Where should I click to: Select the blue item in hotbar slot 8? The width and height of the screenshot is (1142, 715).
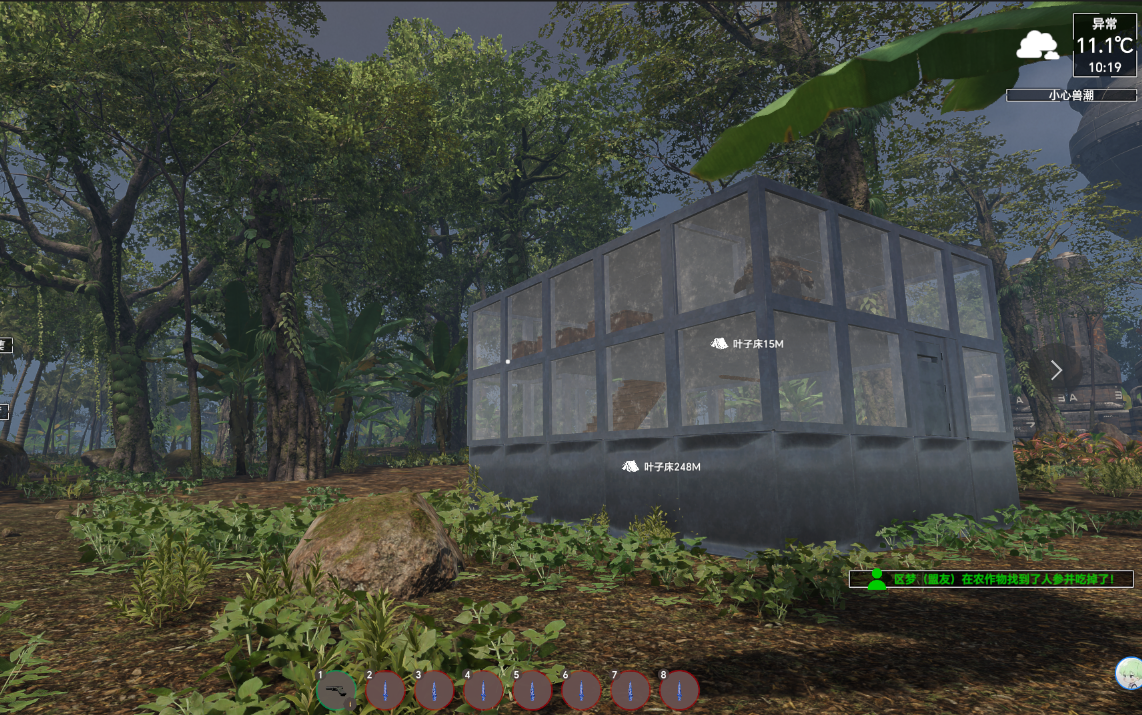pyautogui.click(x=679, y=690)
